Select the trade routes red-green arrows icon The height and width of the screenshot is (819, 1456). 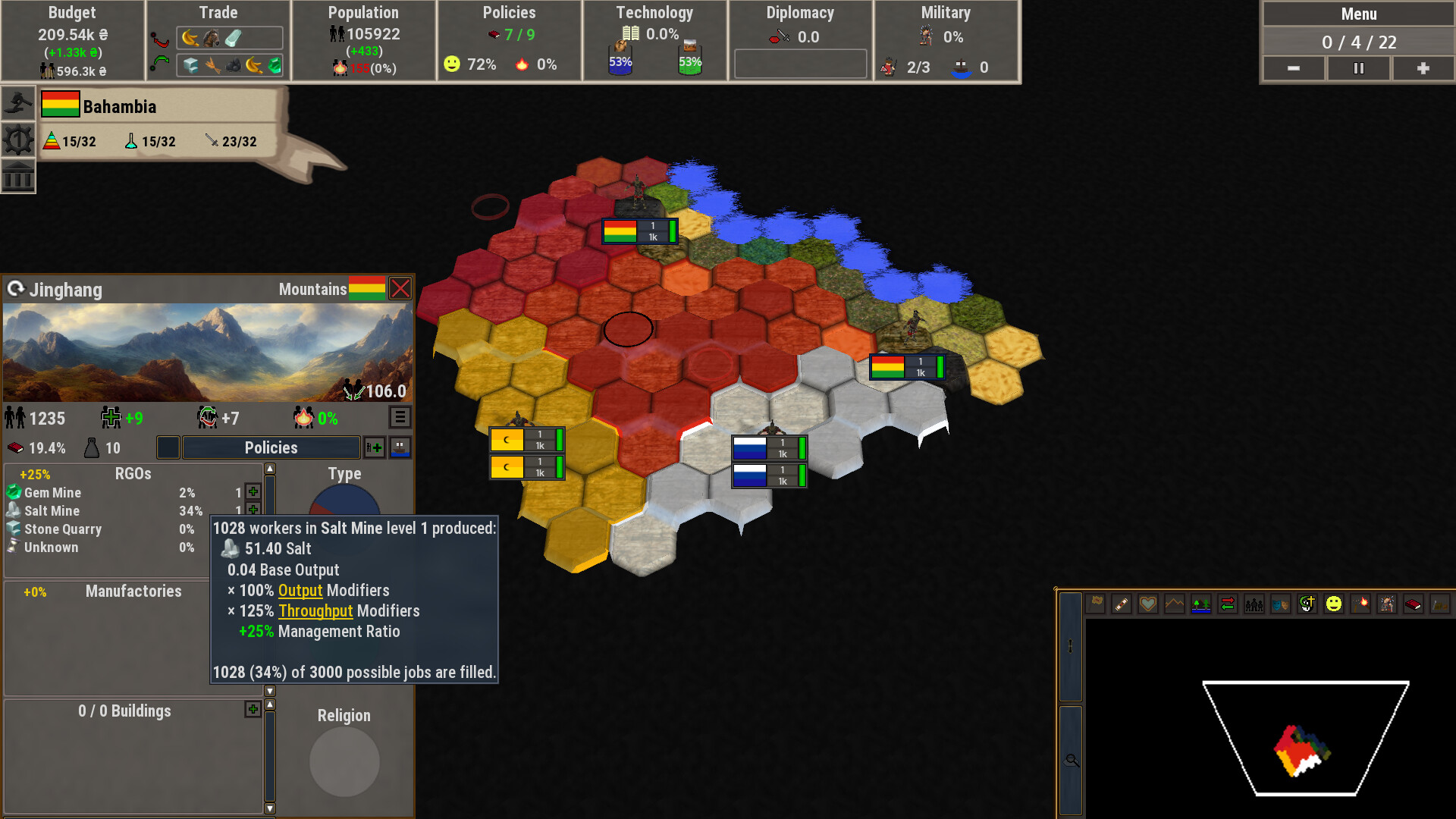tap(1228, 604)
